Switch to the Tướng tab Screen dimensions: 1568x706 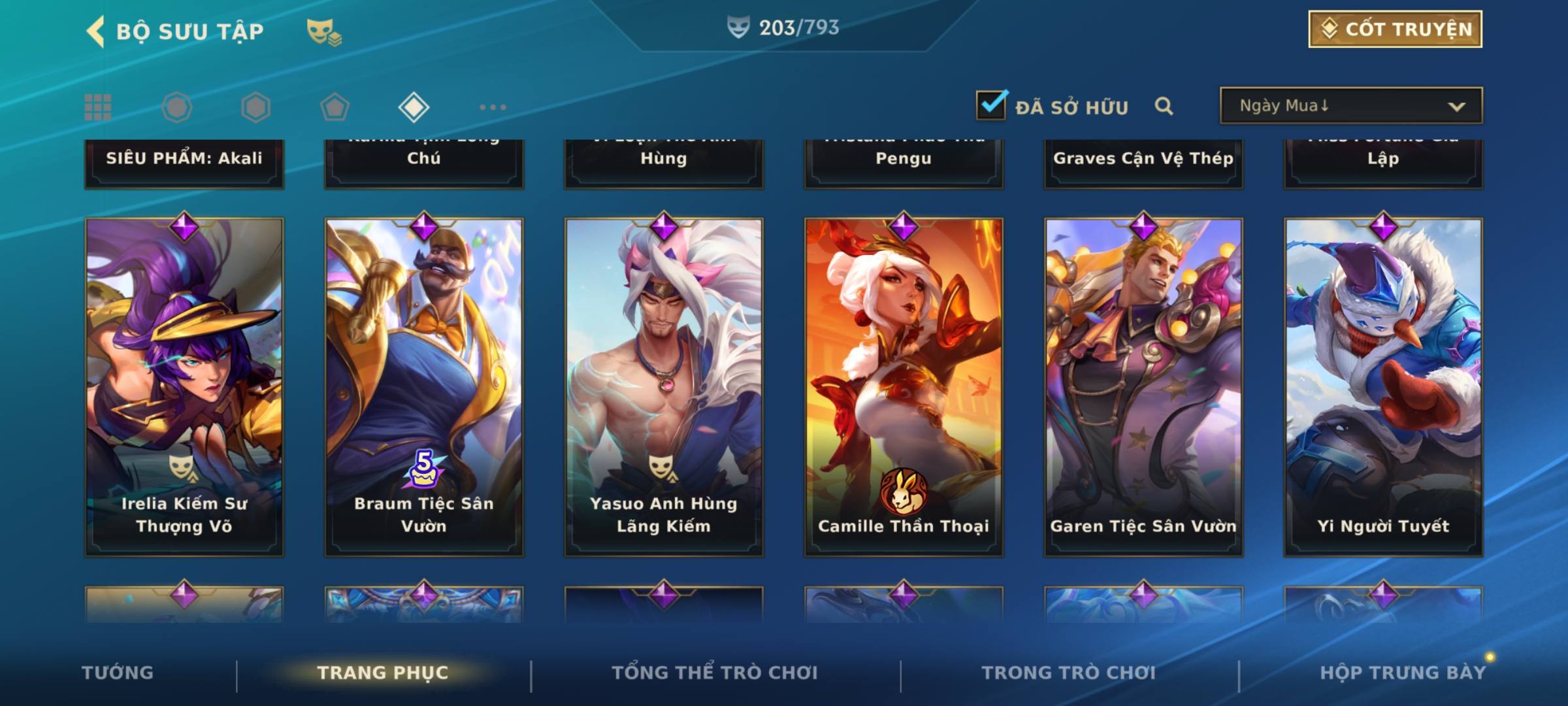(x=118, y=673)
